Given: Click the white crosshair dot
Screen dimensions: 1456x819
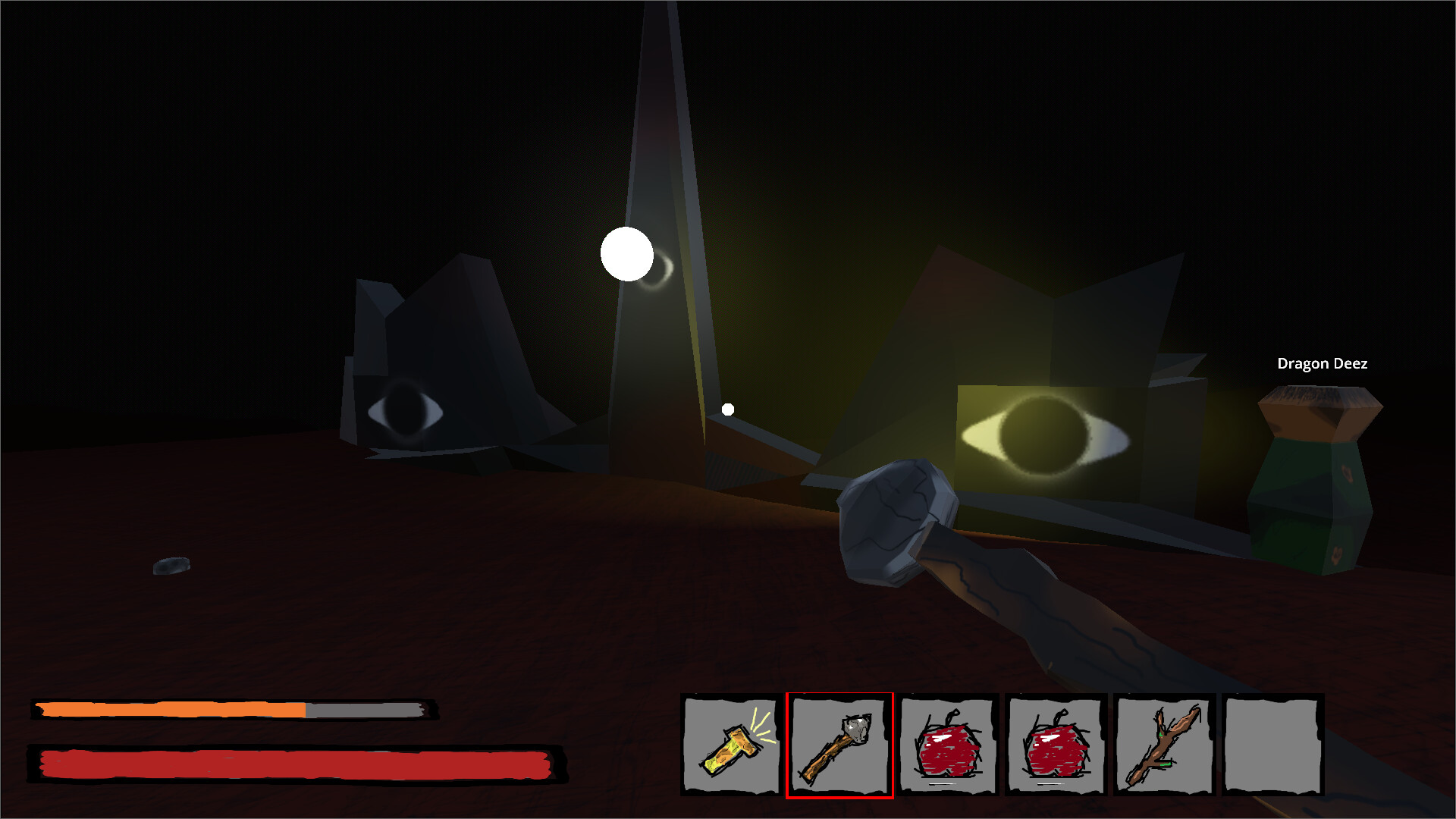Looking at the screenshot, I should (728, 409).
